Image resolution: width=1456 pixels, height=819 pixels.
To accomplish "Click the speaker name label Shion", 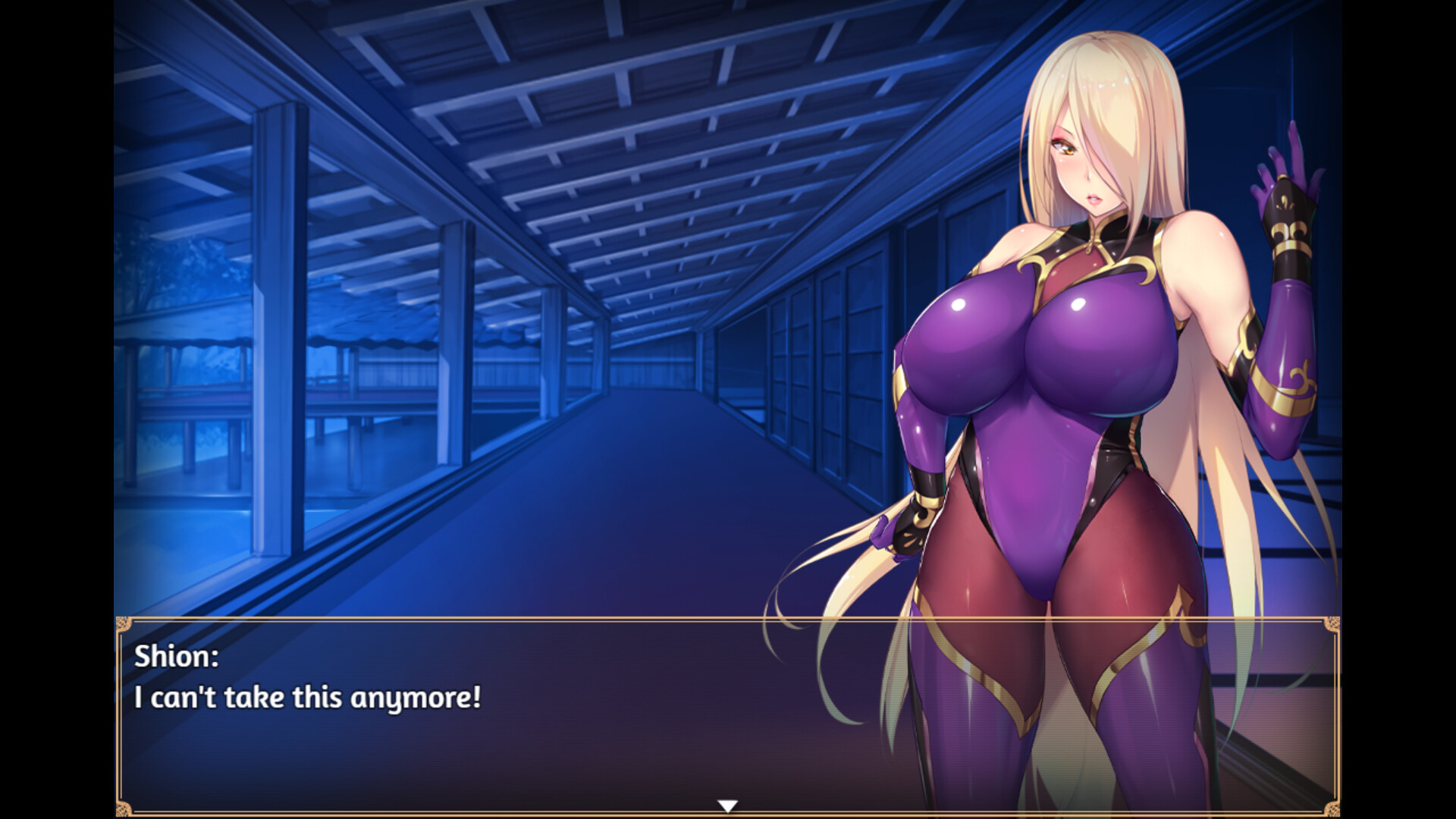I will 173,657.
